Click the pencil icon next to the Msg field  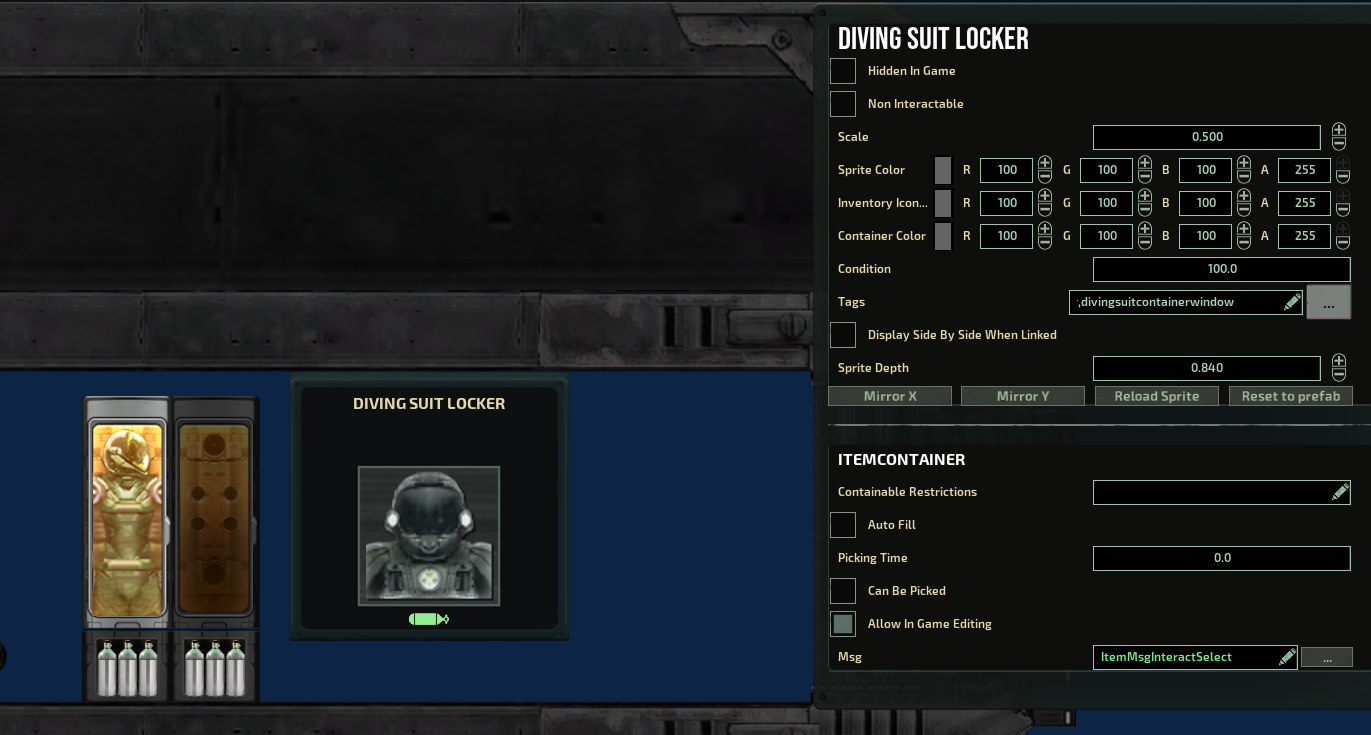click(x=1285, y=657)
